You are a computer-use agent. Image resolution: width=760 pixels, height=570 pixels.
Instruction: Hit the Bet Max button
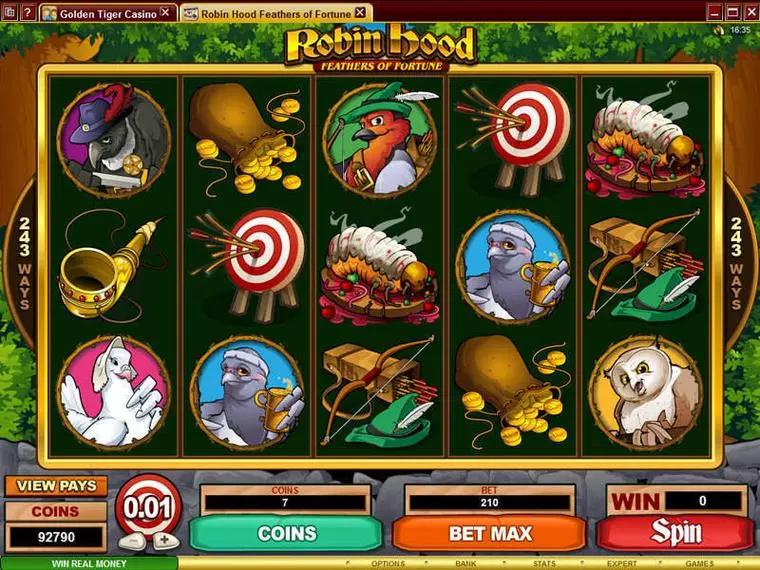[490, 533]
